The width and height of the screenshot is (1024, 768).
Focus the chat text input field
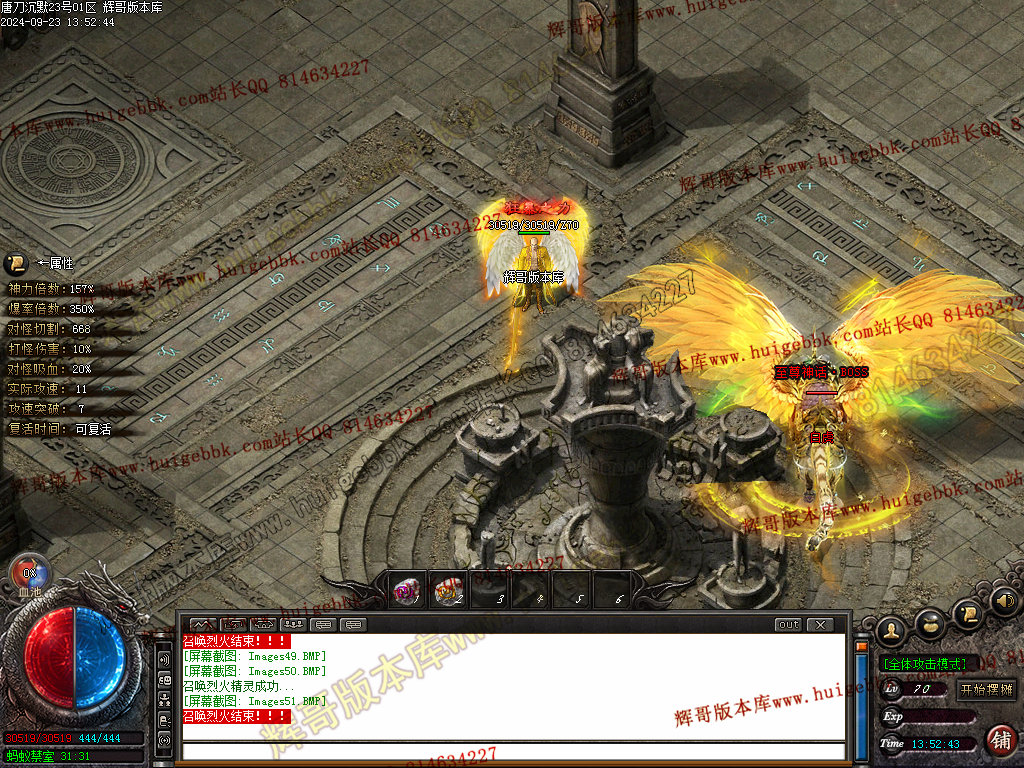(x=510, y=751)
